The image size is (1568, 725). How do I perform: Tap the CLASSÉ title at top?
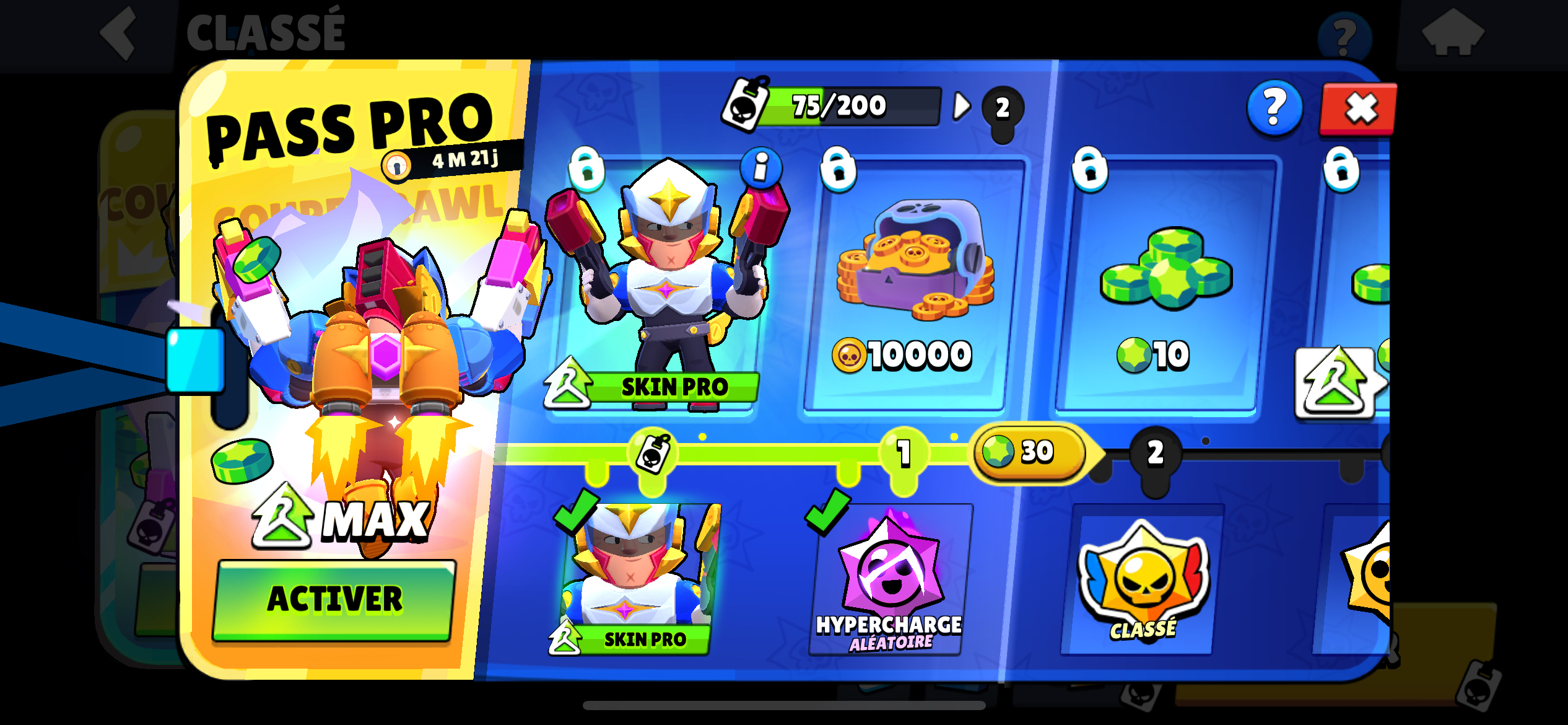pyautogui.click(x=265, y=32)
